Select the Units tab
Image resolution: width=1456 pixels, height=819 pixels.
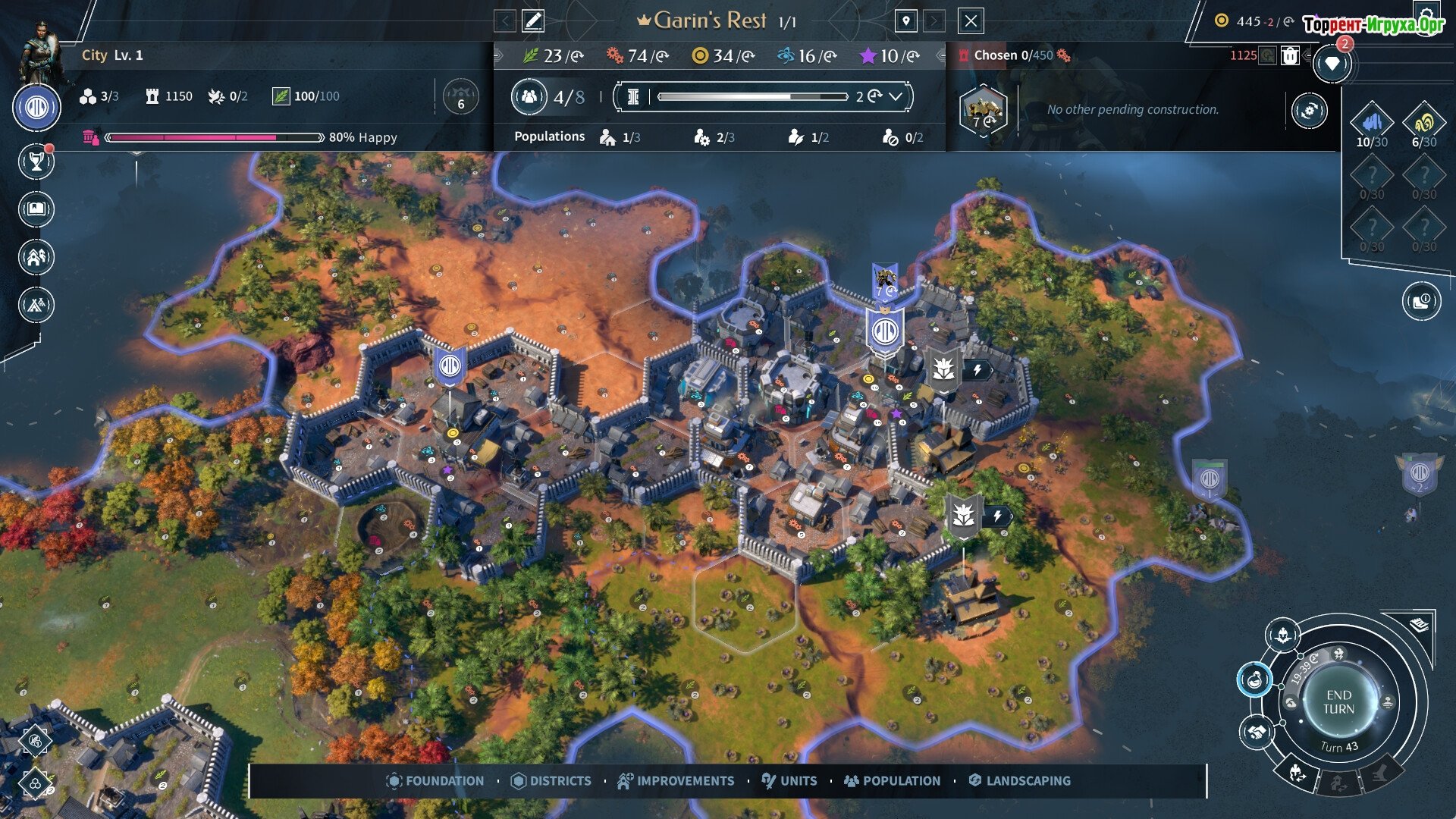(x=789, y=780)
